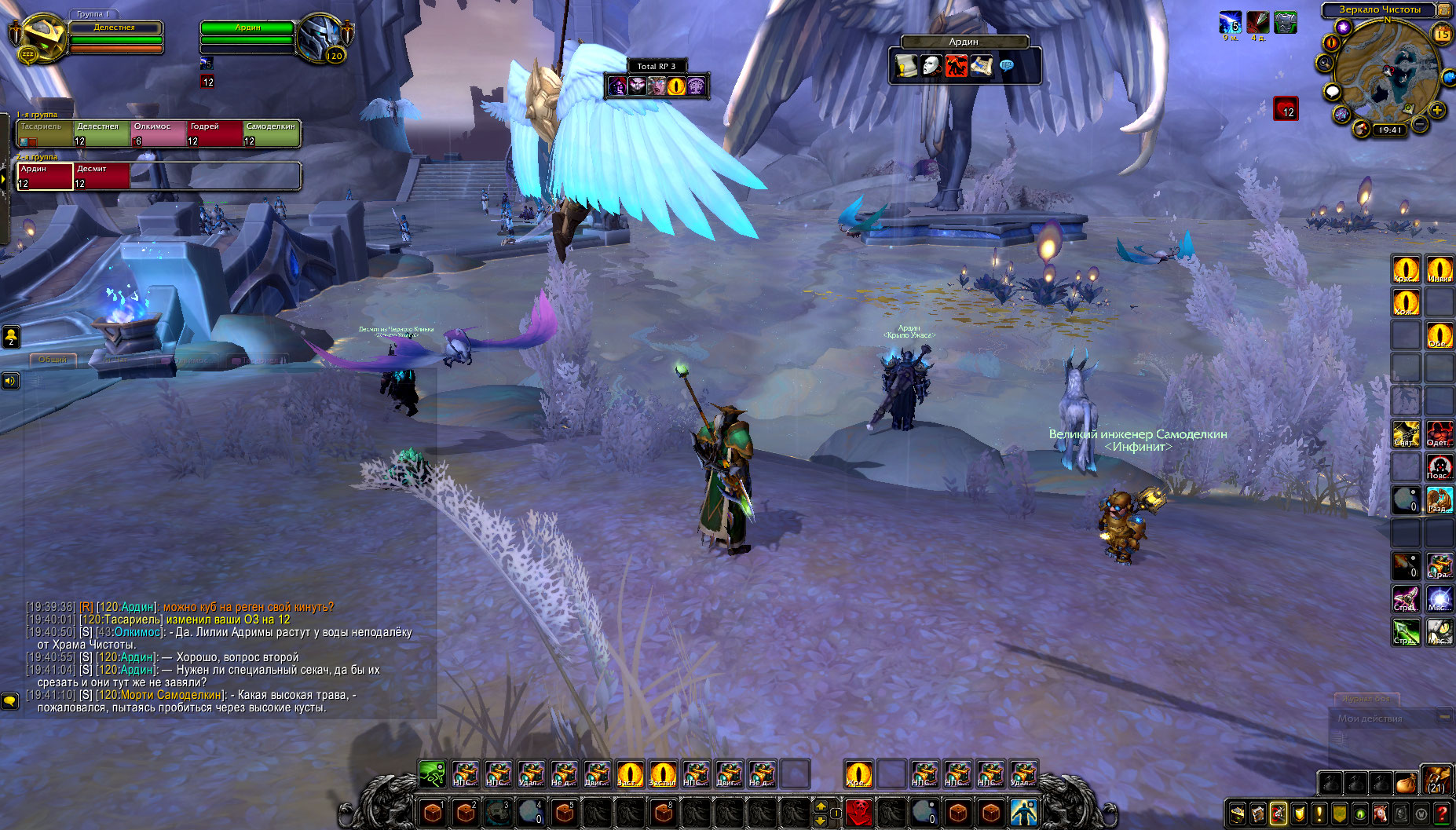Open the chat speech bubble menu button
This screenshot has height=830, width=1456.
click(10, 700)
